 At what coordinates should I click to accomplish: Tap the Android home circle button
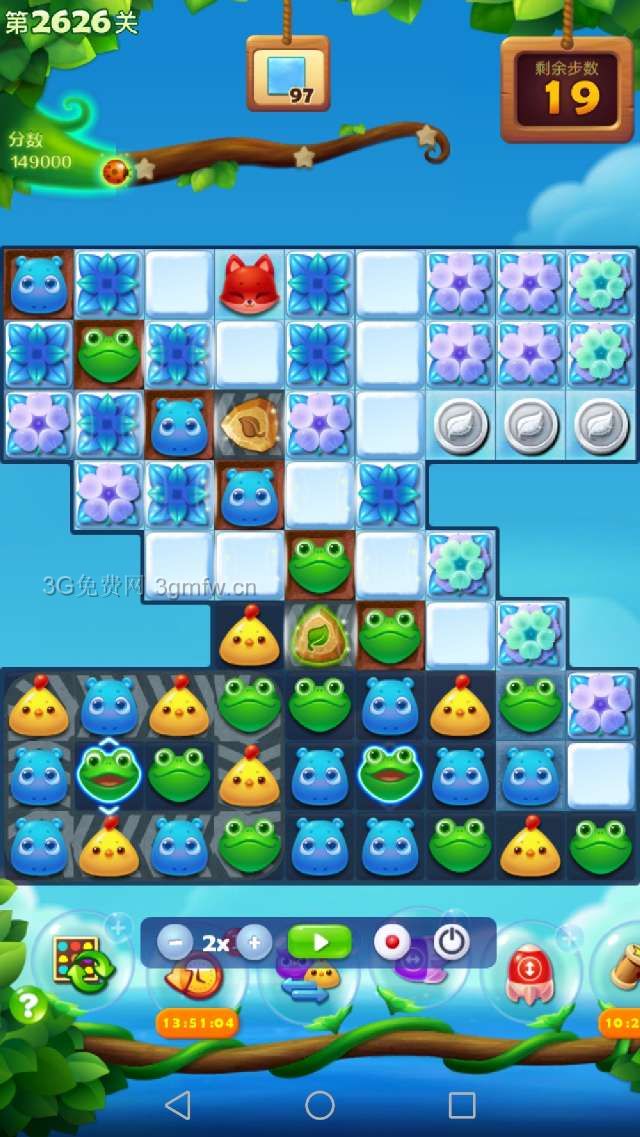(320, 1104)
